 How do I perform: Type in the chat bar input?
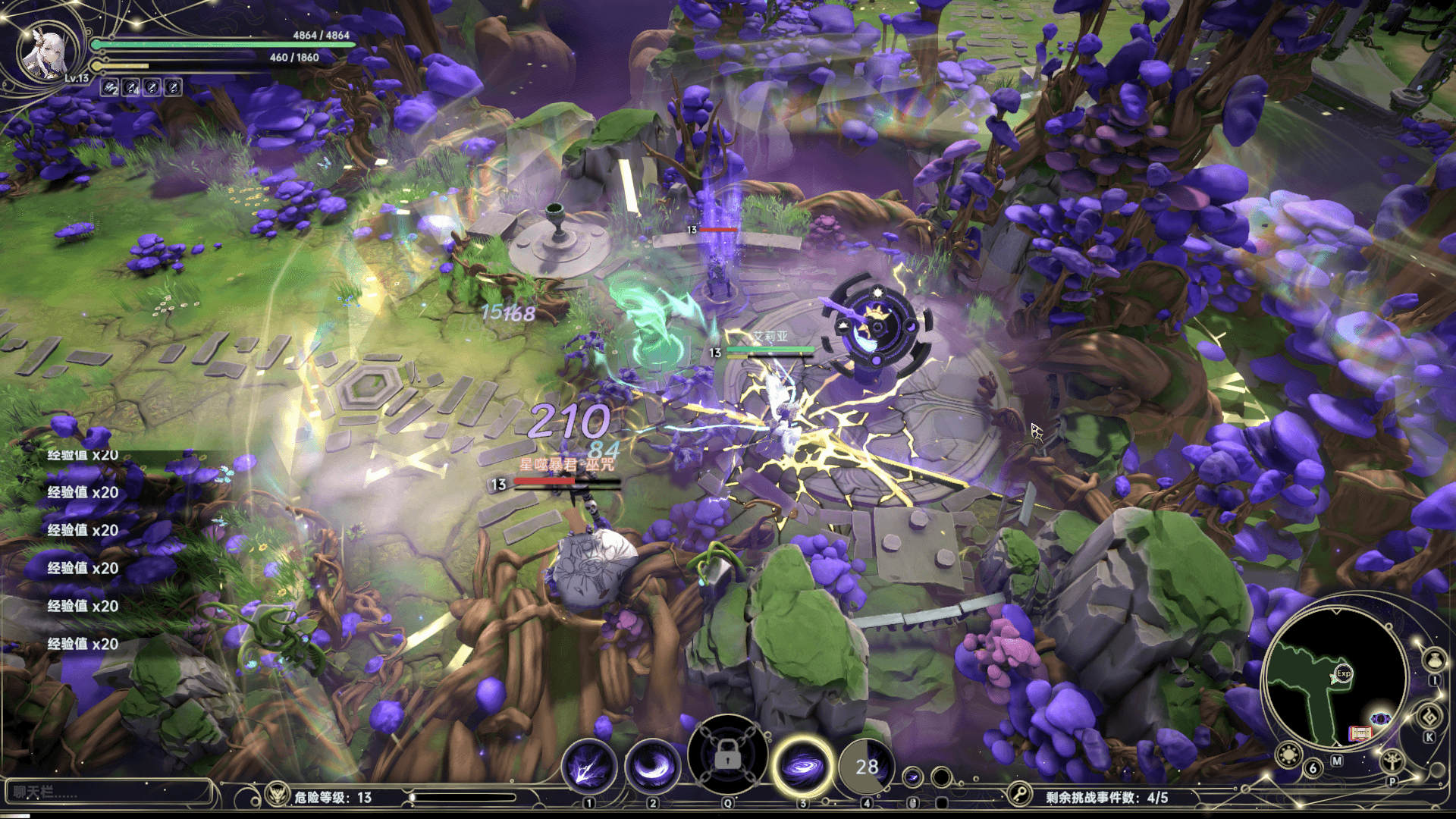[106, 792]
